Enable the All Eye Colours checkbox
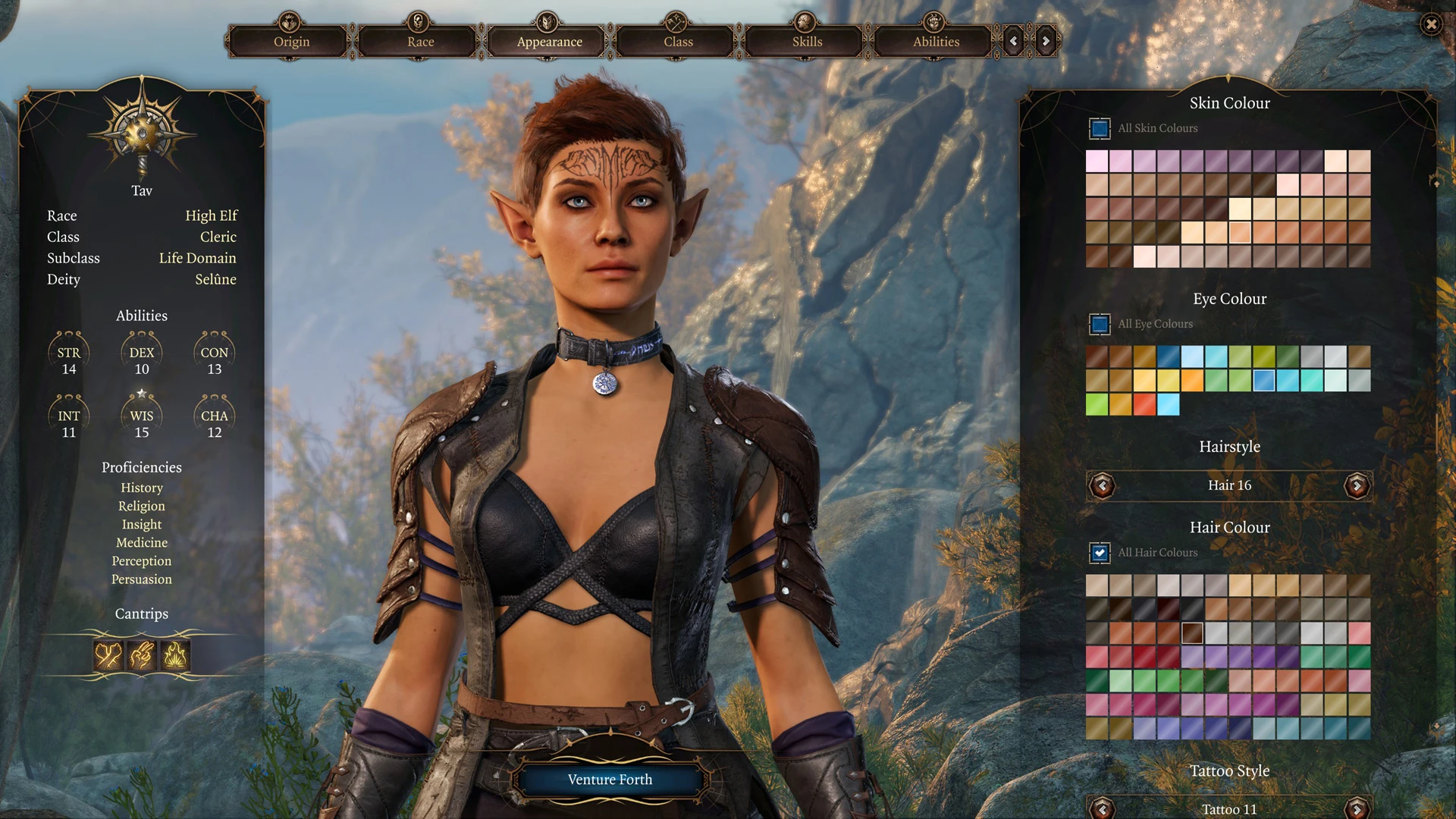The width and height of the screenshot is (1456, 819). pyautogui.click(x=1100, y=324)
